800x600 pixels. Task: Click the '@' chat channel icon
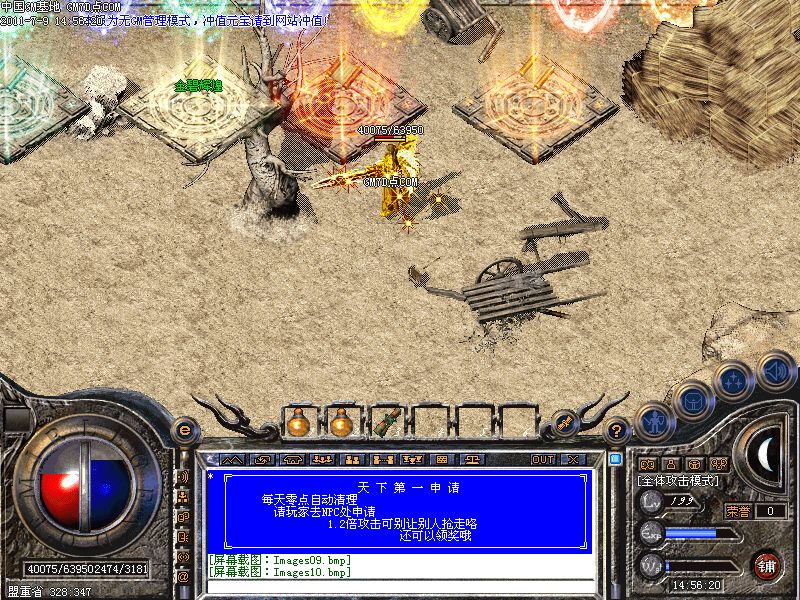click(x=183, y=576)
